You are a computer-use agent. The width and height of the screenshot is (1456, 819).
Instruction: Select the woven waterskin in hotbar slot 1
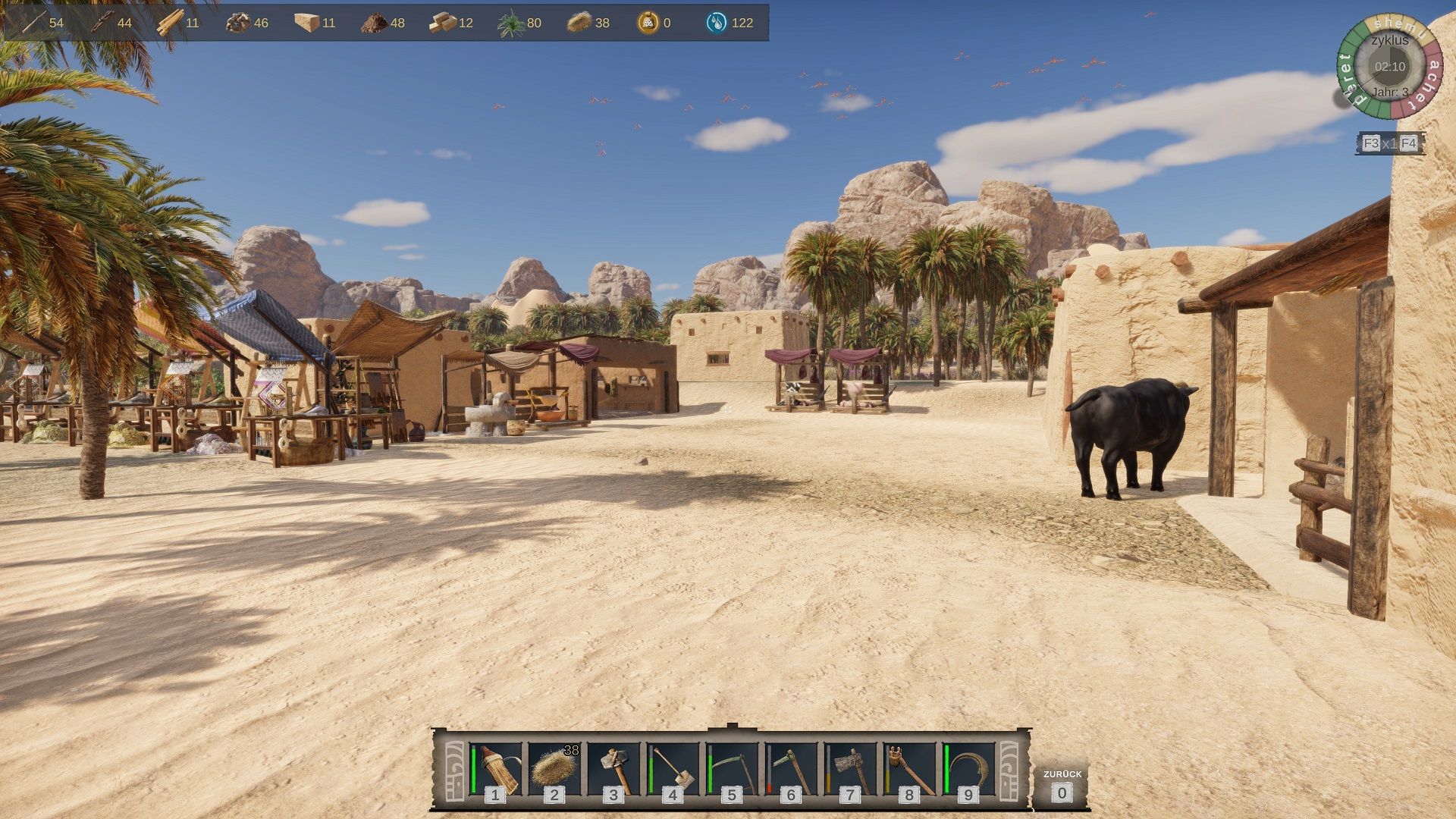click(x=496, y=770)
